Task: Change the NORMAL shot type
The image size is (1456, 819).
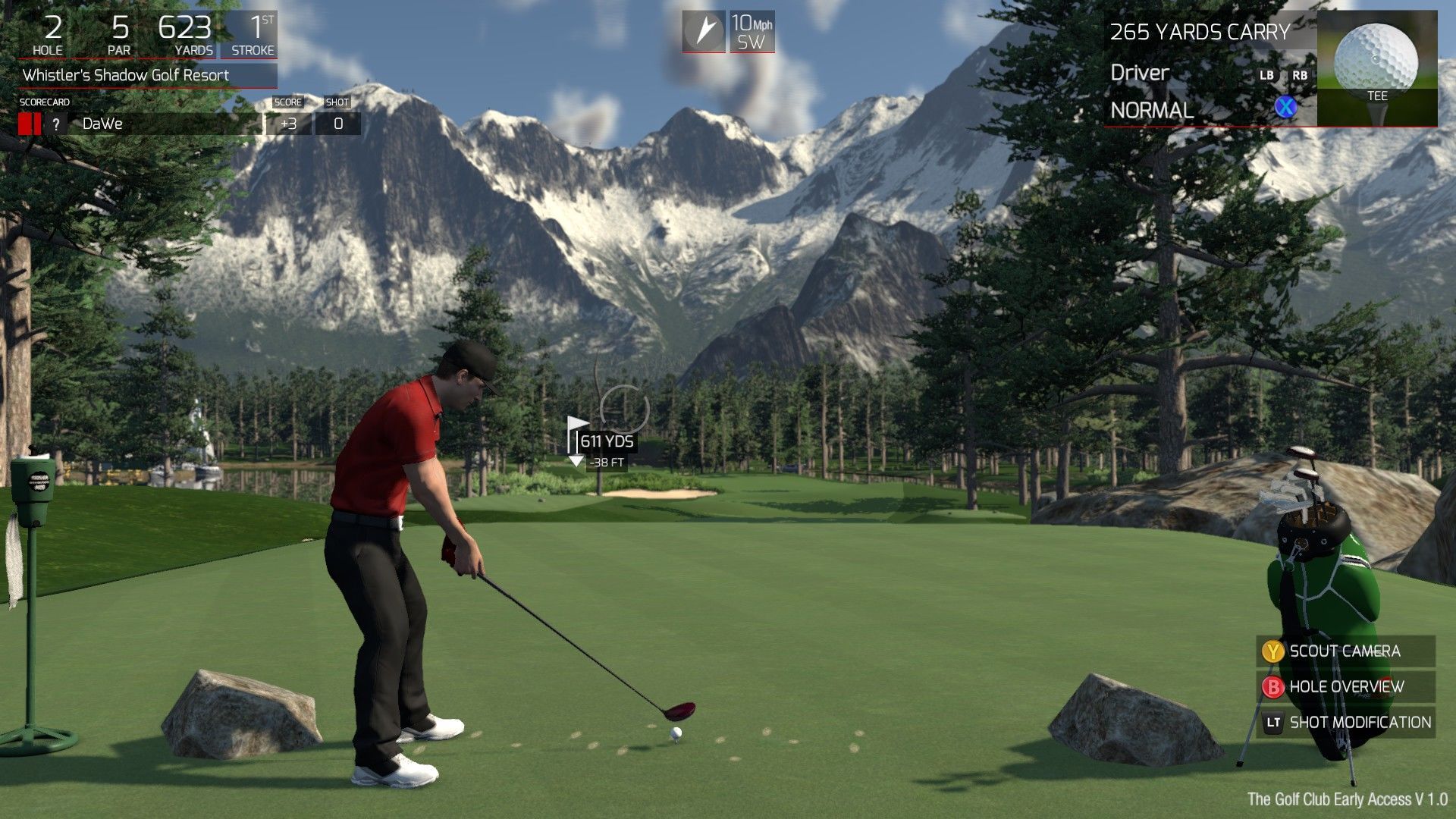Action: (1152, 111)
